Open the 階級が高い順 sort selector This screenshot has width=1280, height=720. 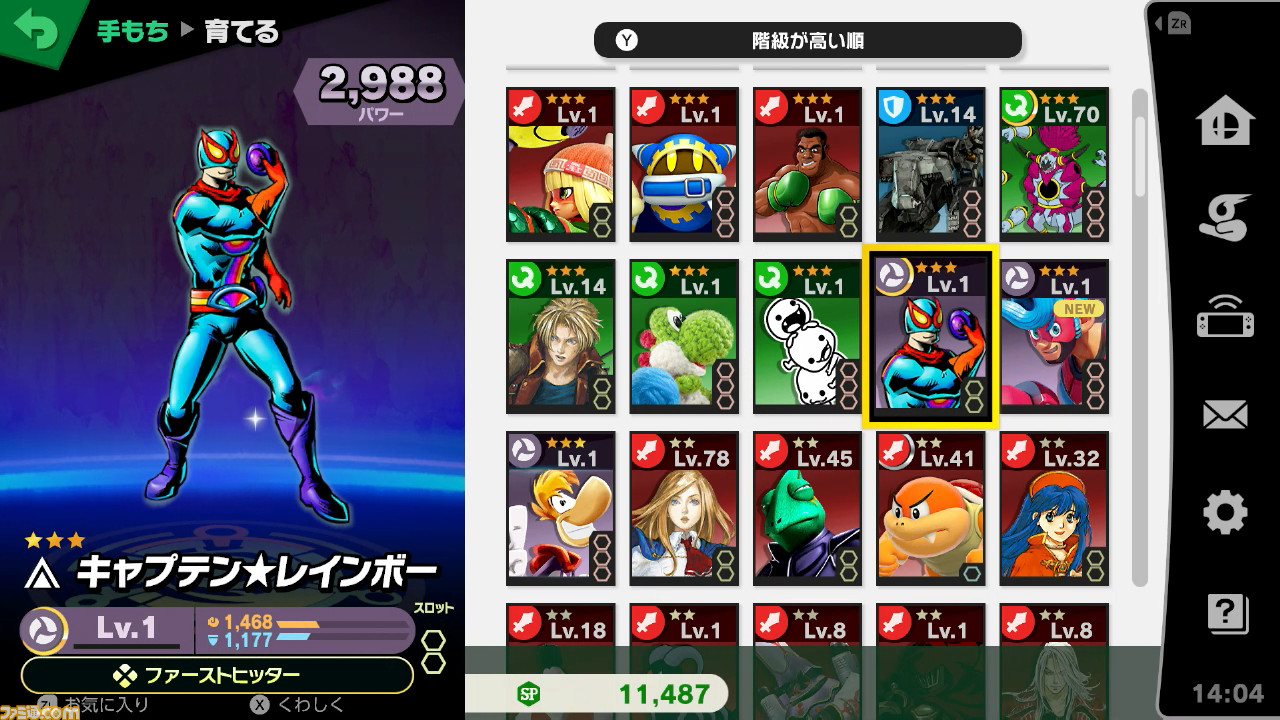(x=806, y=40)
